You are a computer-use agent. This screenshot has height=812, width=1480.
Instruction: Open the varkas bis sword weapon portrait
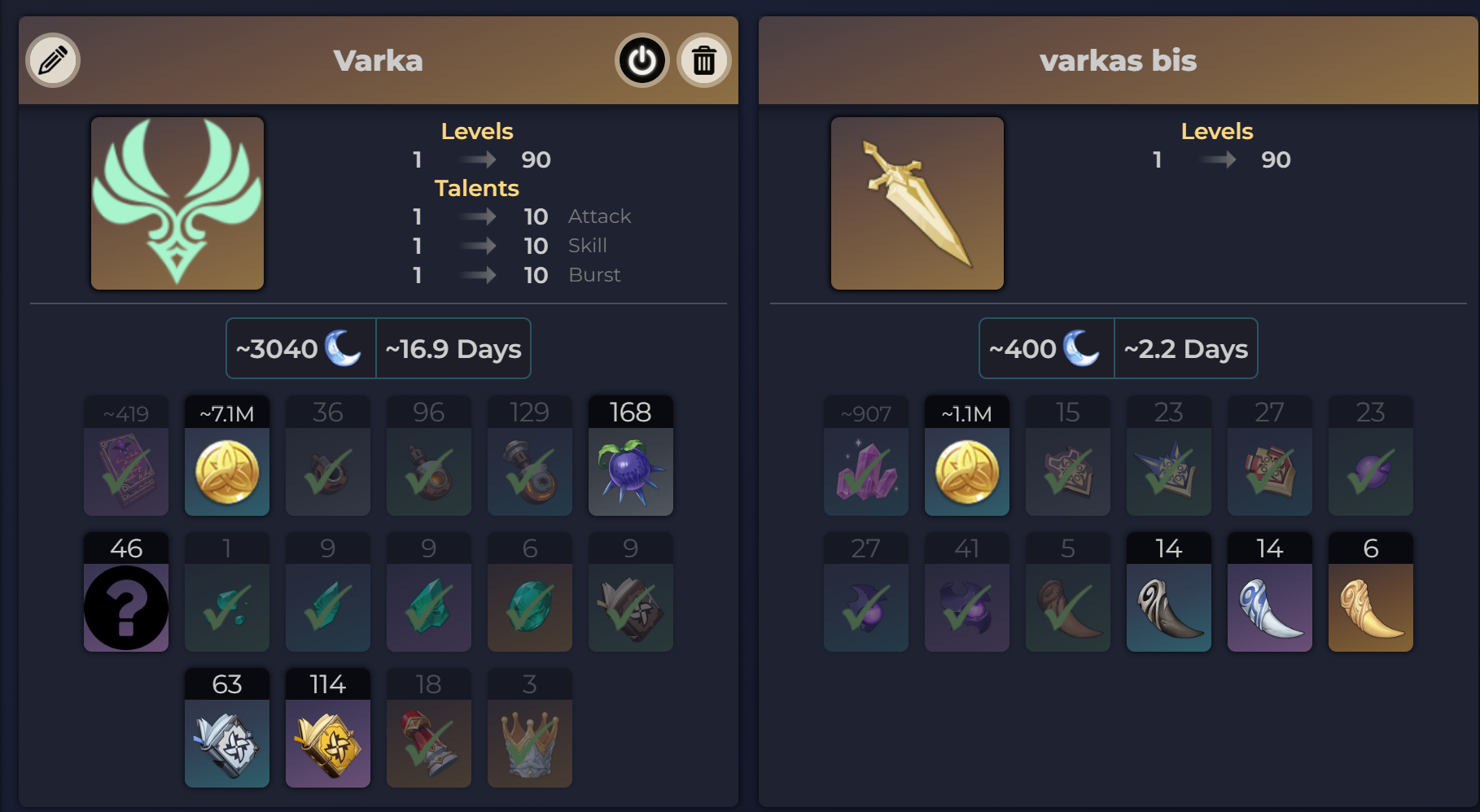(x=917, y=203)
